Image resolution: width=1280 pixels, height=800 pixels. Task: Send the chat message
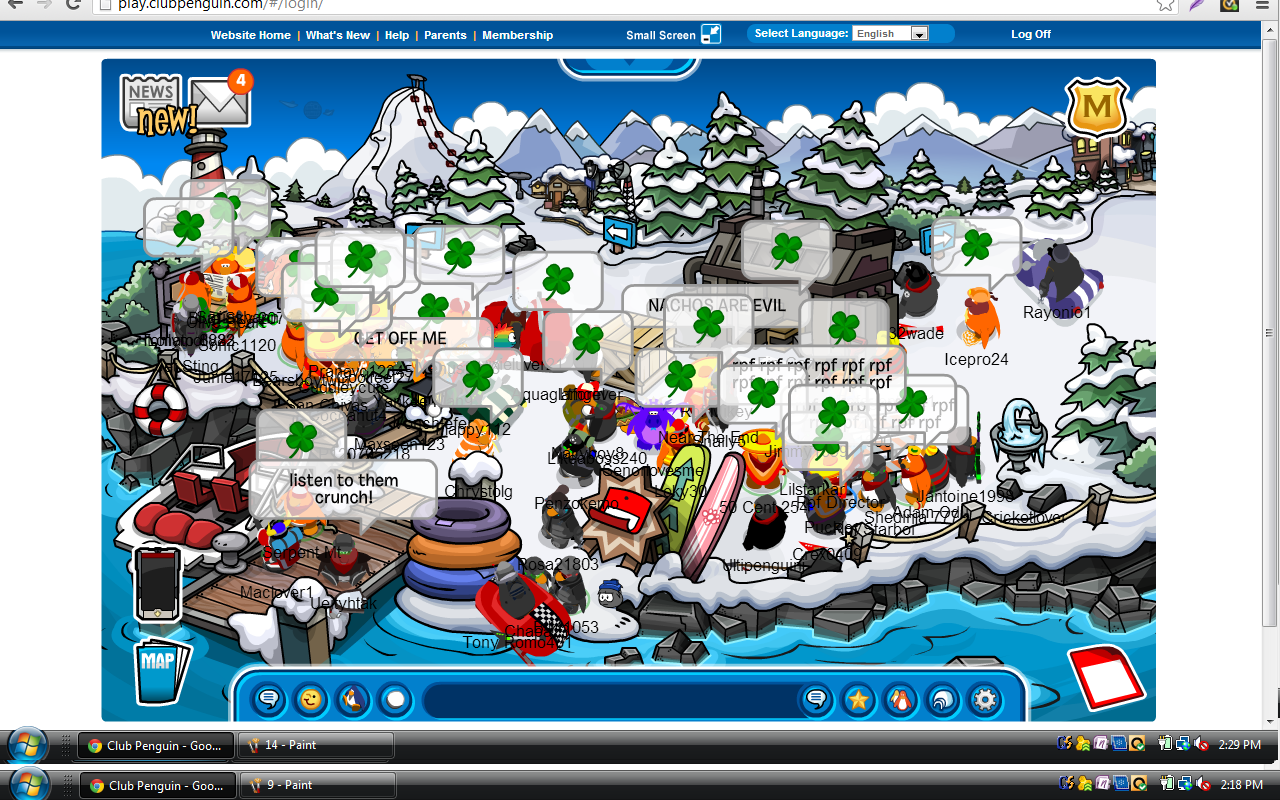[x=816, y=700]
